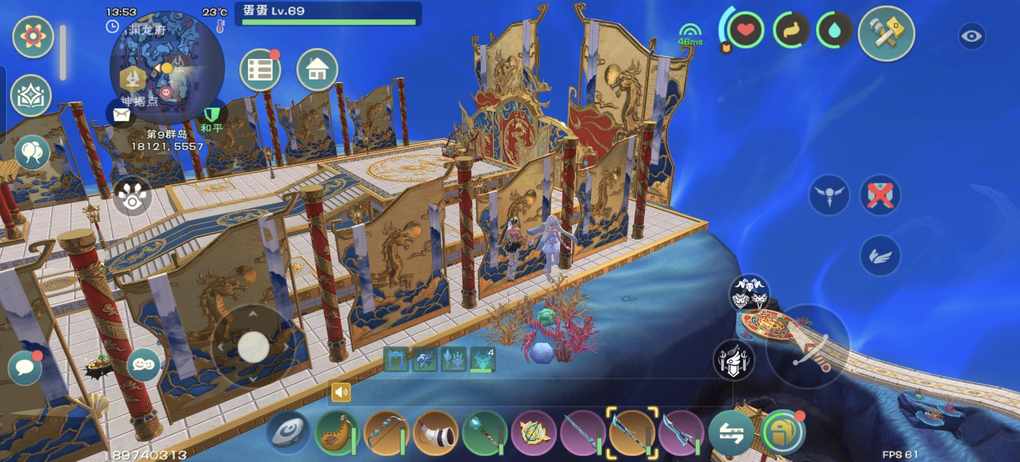
Task: Open the lotus crown icon menu
Action: [x=31, y=96]
